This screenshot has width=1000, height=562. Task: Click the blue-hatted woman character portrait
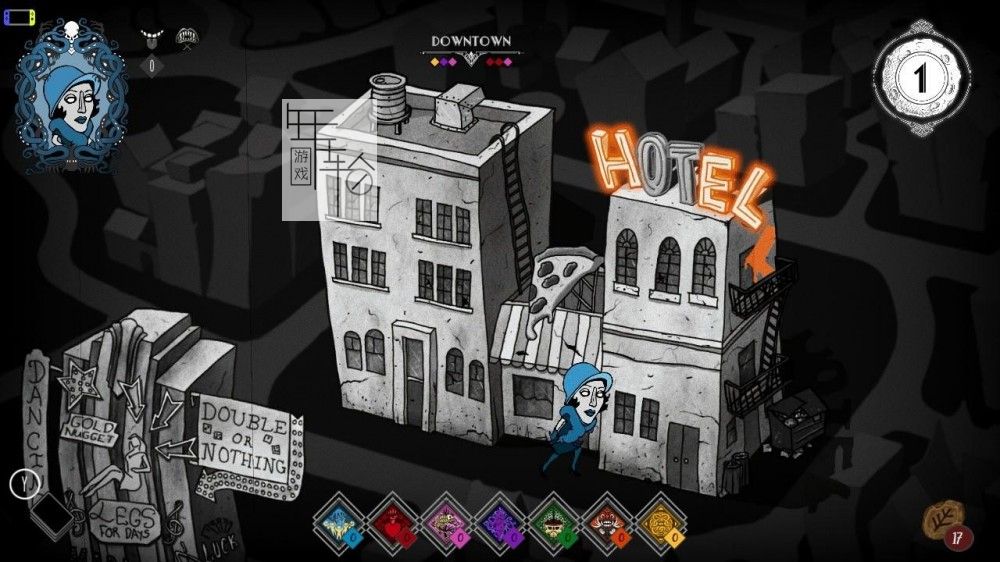(x=70, y=96)
